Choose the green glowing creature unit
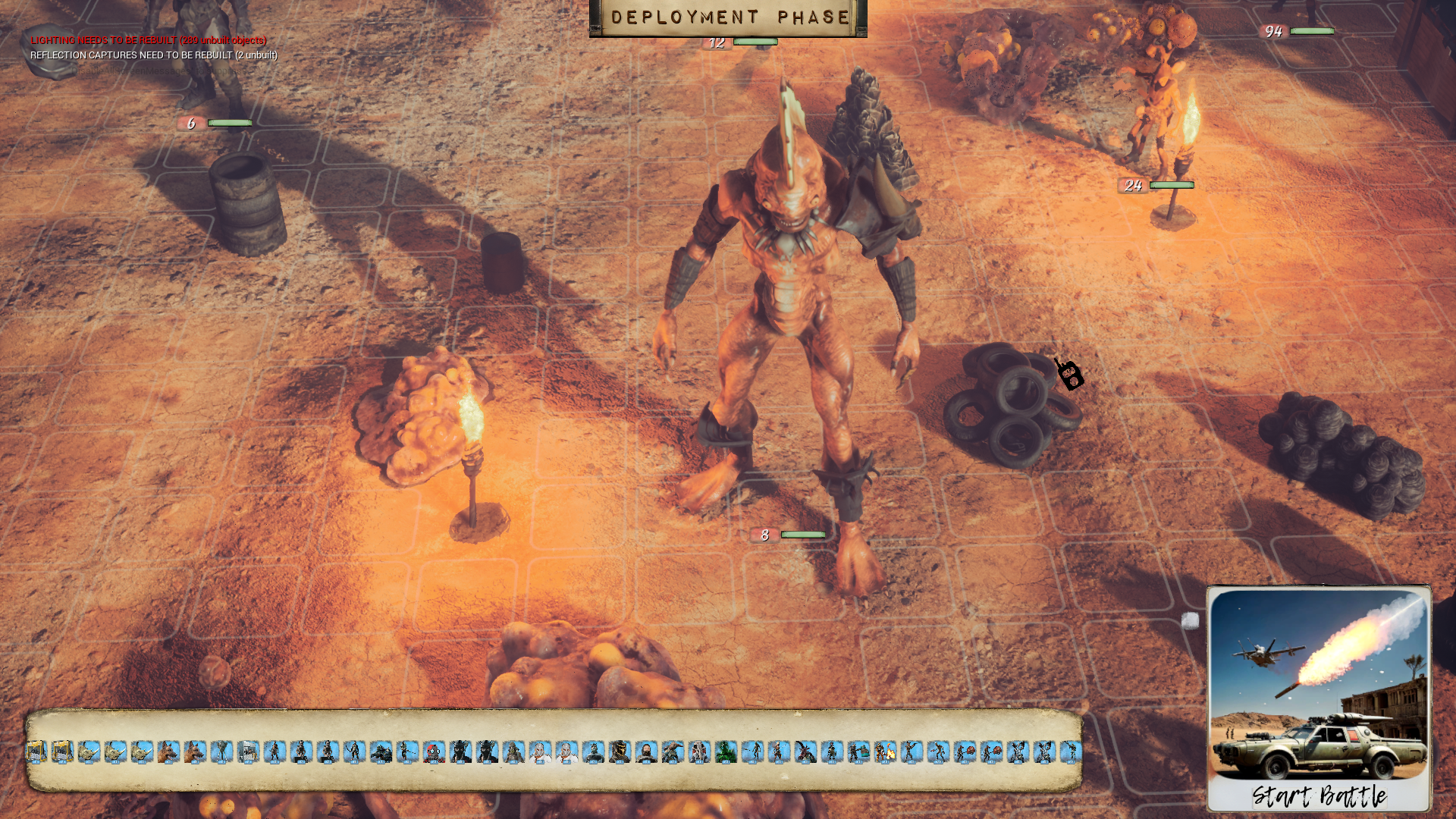This screenshot has height=819, width=1456. [726, 752]
